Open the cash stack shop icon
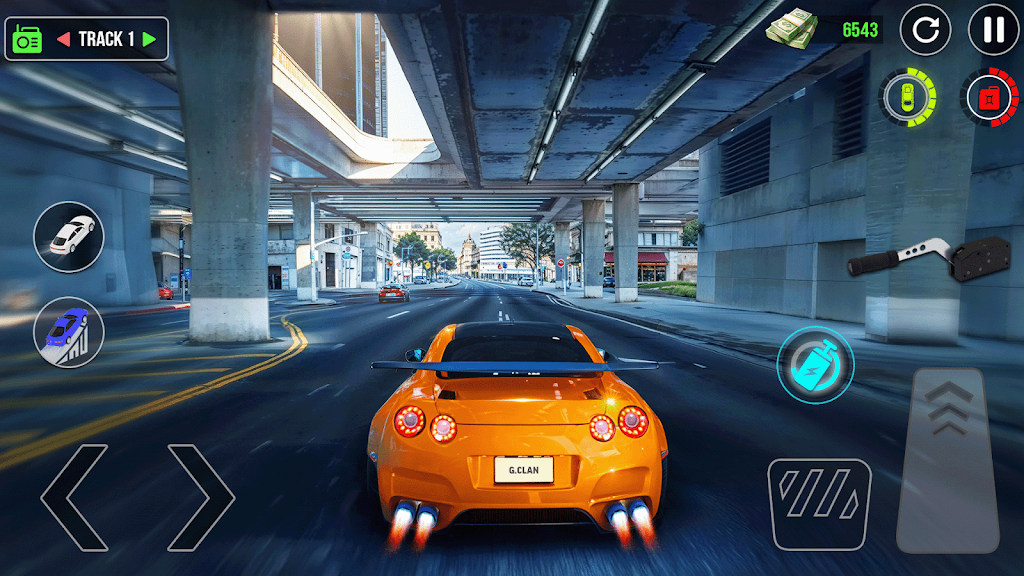 [793, 28]
